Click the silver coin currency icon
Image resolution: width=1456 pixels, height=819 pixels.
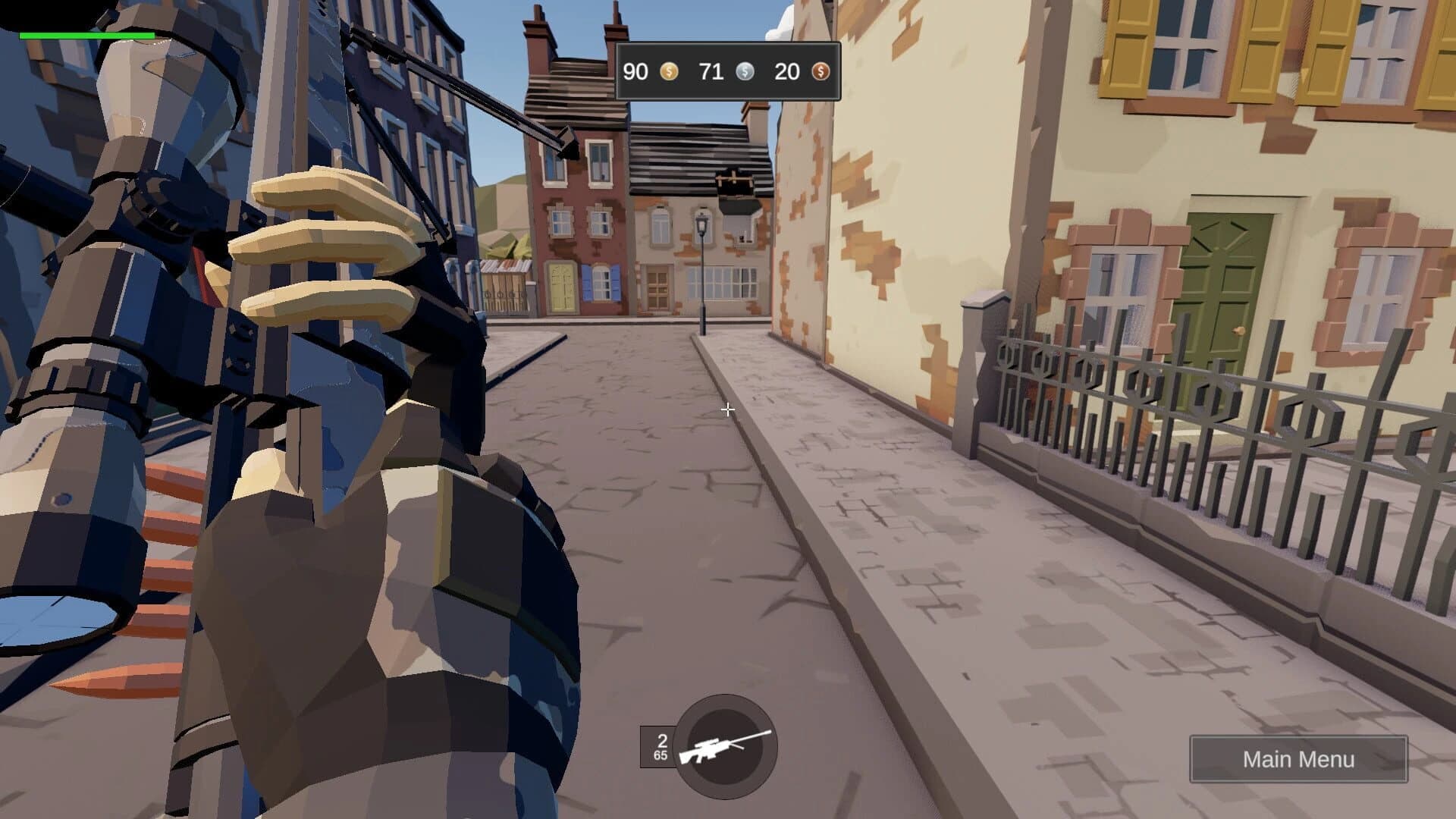[x=745, y=72]
